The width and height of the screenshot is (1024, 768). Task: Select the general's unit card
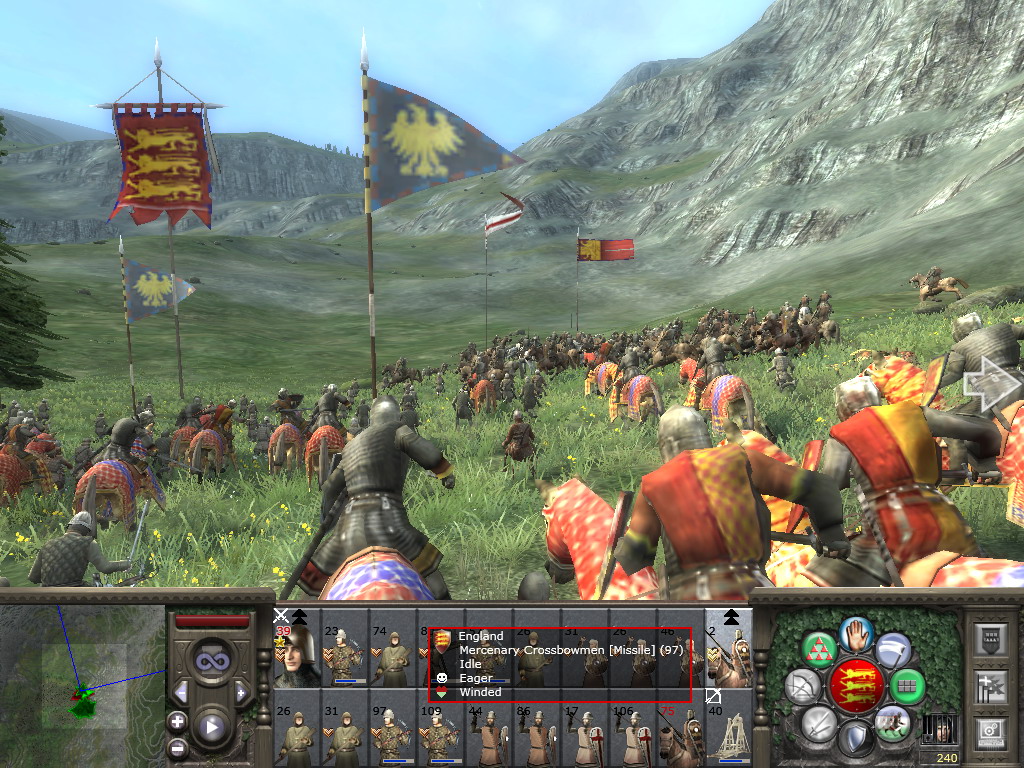pos(297,648)
